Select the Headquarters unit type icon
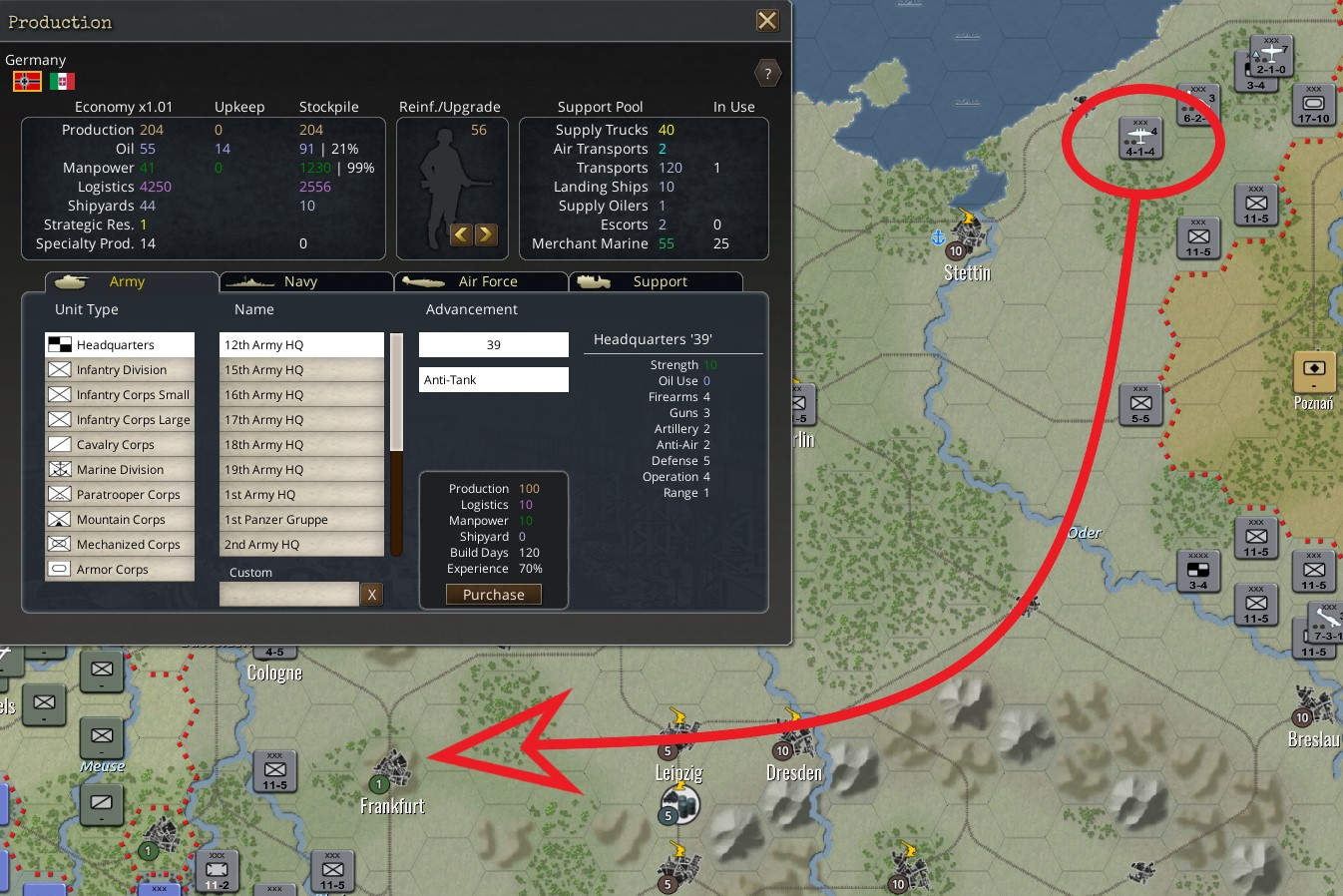 pyautogui.click(x=61, y=344)
